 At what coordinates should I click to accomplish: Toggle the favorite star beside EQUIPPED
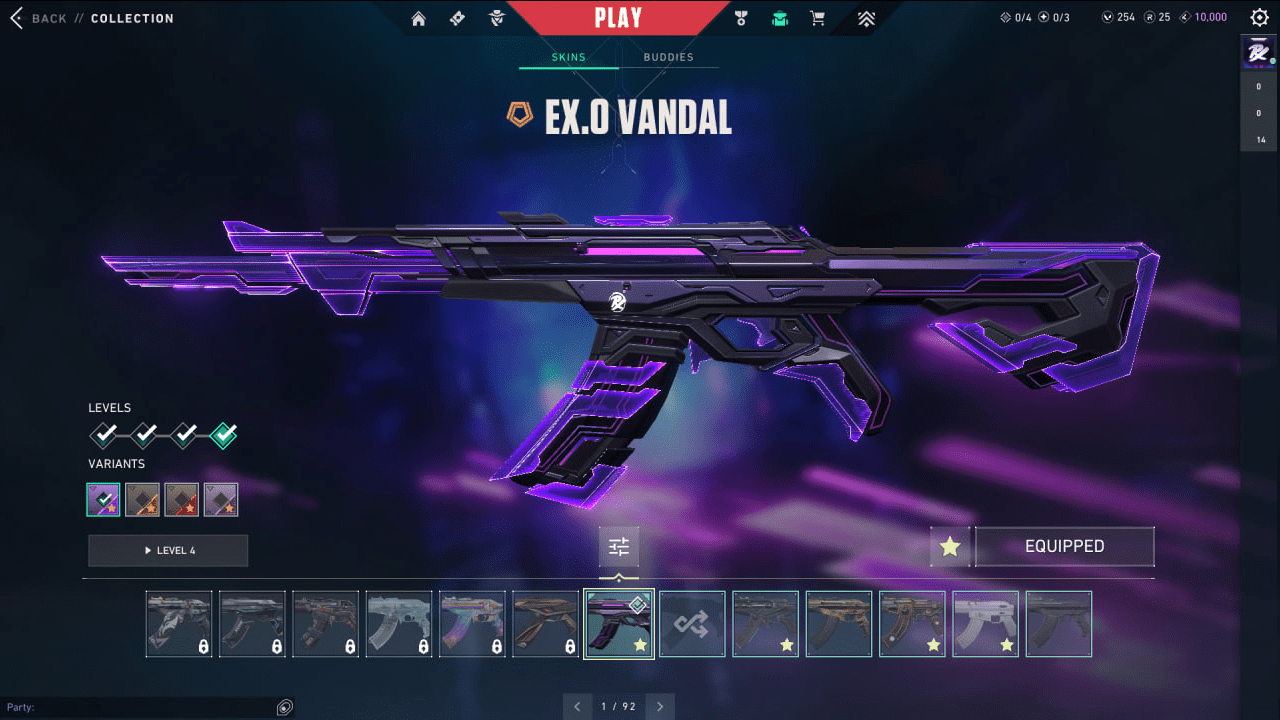[x=949, y=546]
